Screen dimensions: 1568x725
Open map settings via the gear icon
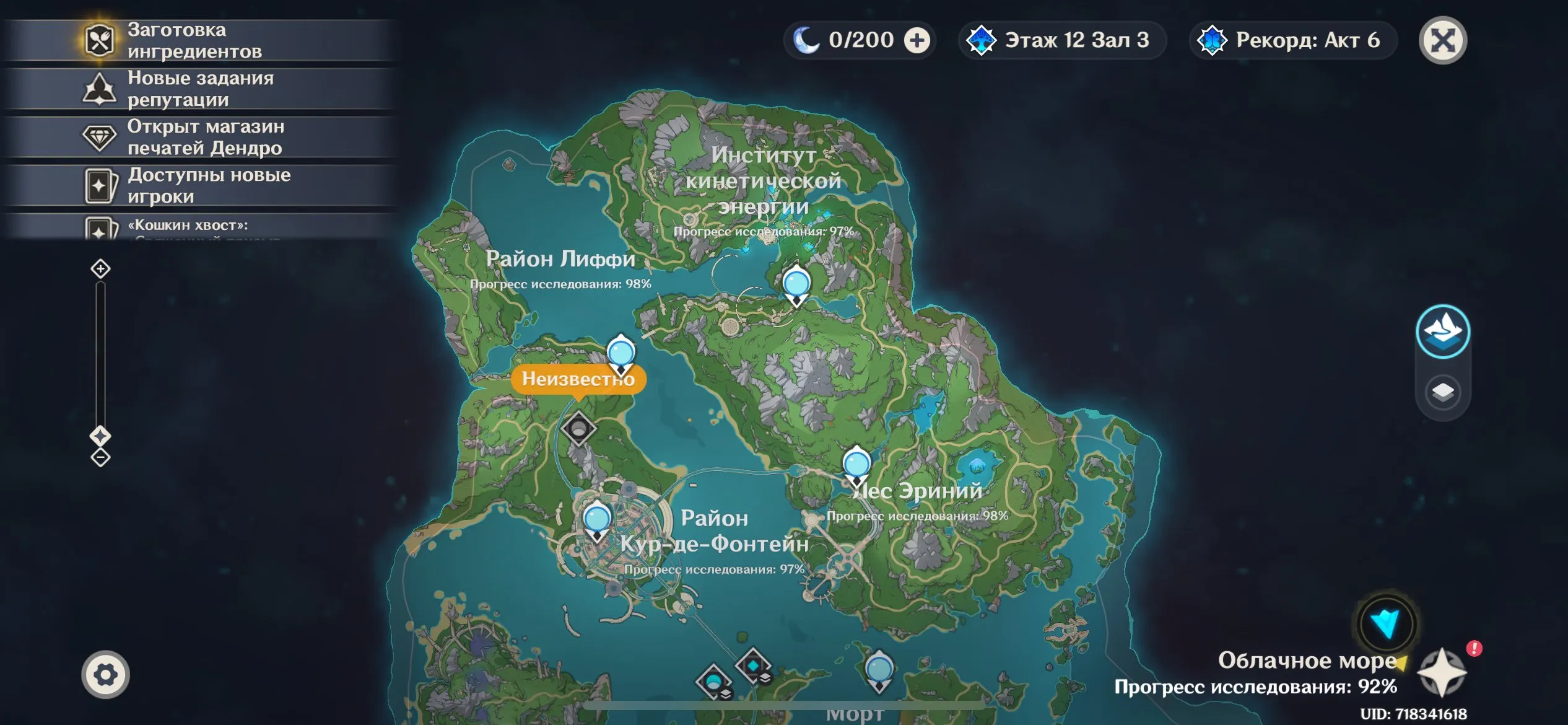pyautogui.click(x=105, y=675)
